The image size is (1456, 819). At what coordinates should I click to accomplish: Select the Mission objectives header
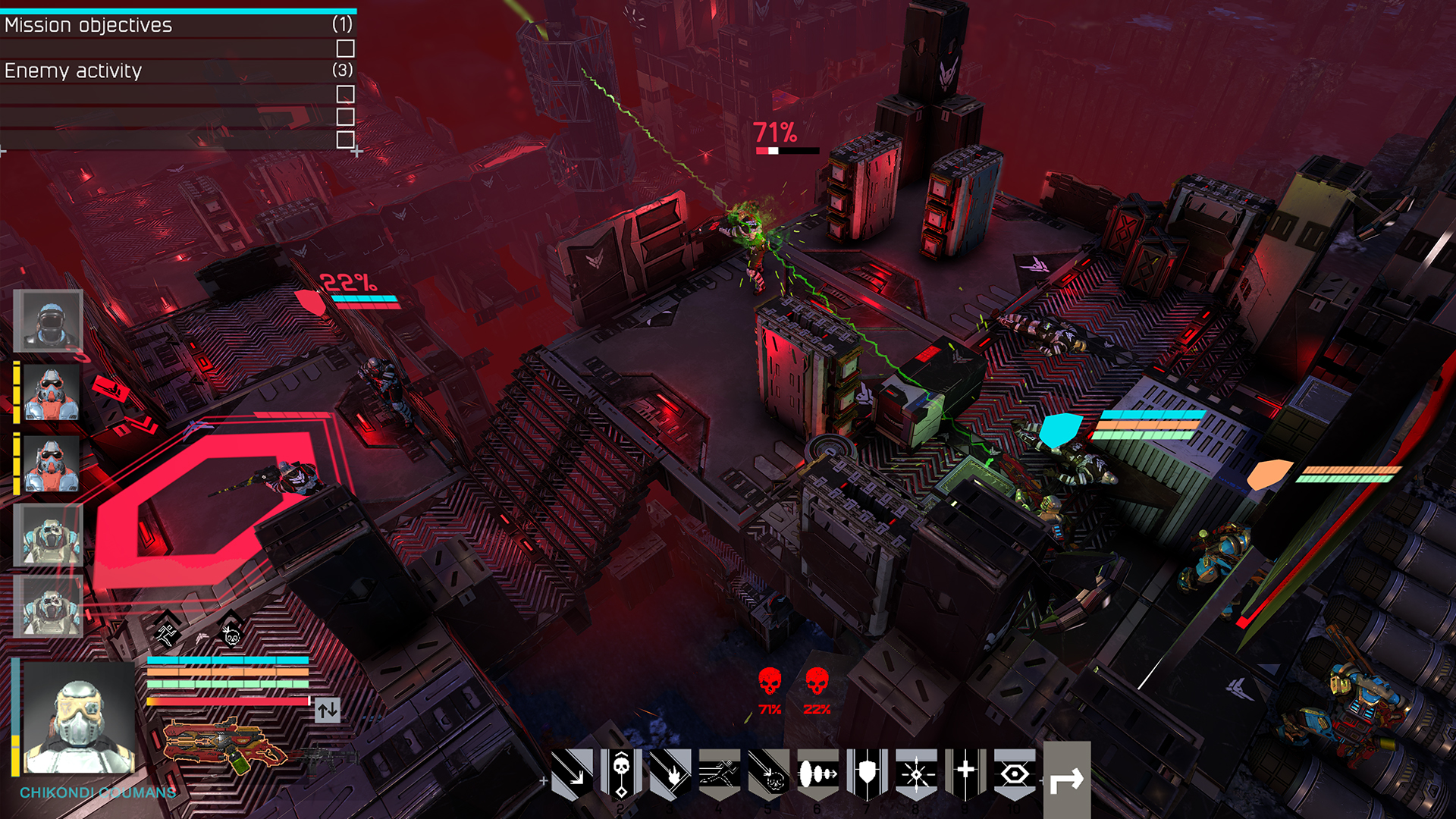coord(89,25)
